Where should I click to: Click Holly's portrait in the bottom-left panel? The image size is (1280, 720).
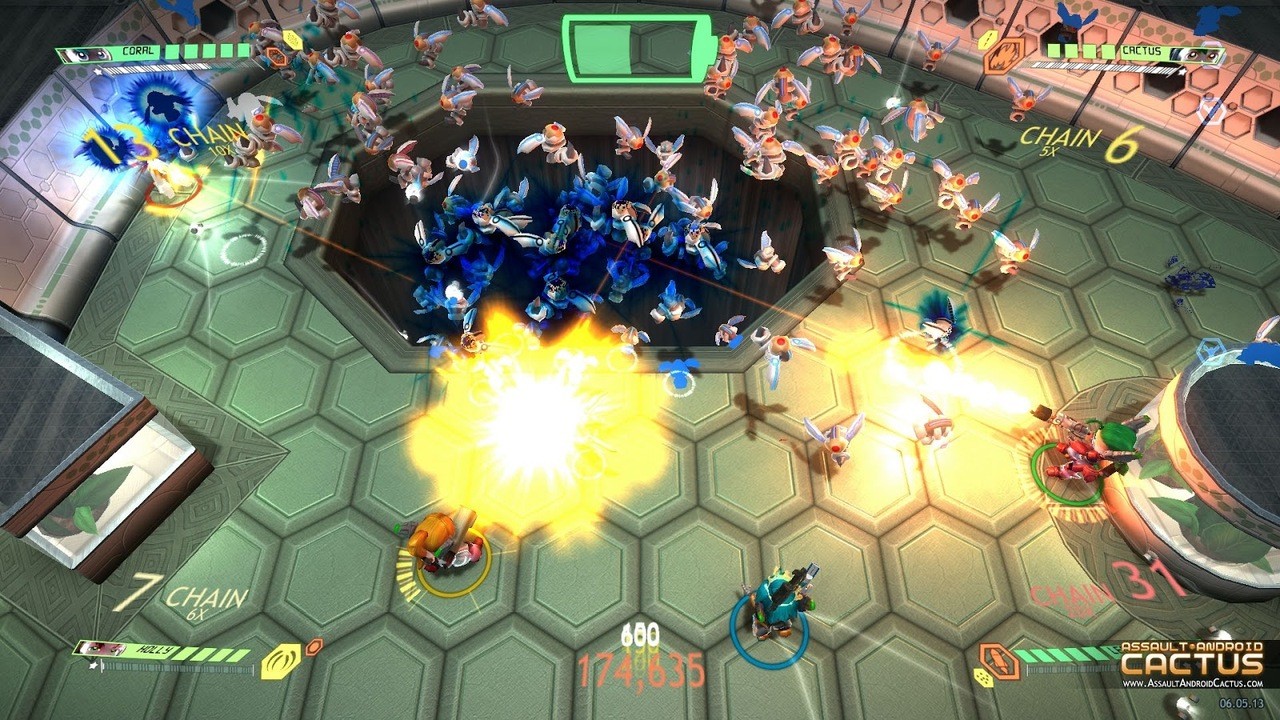tap(101, 649)
